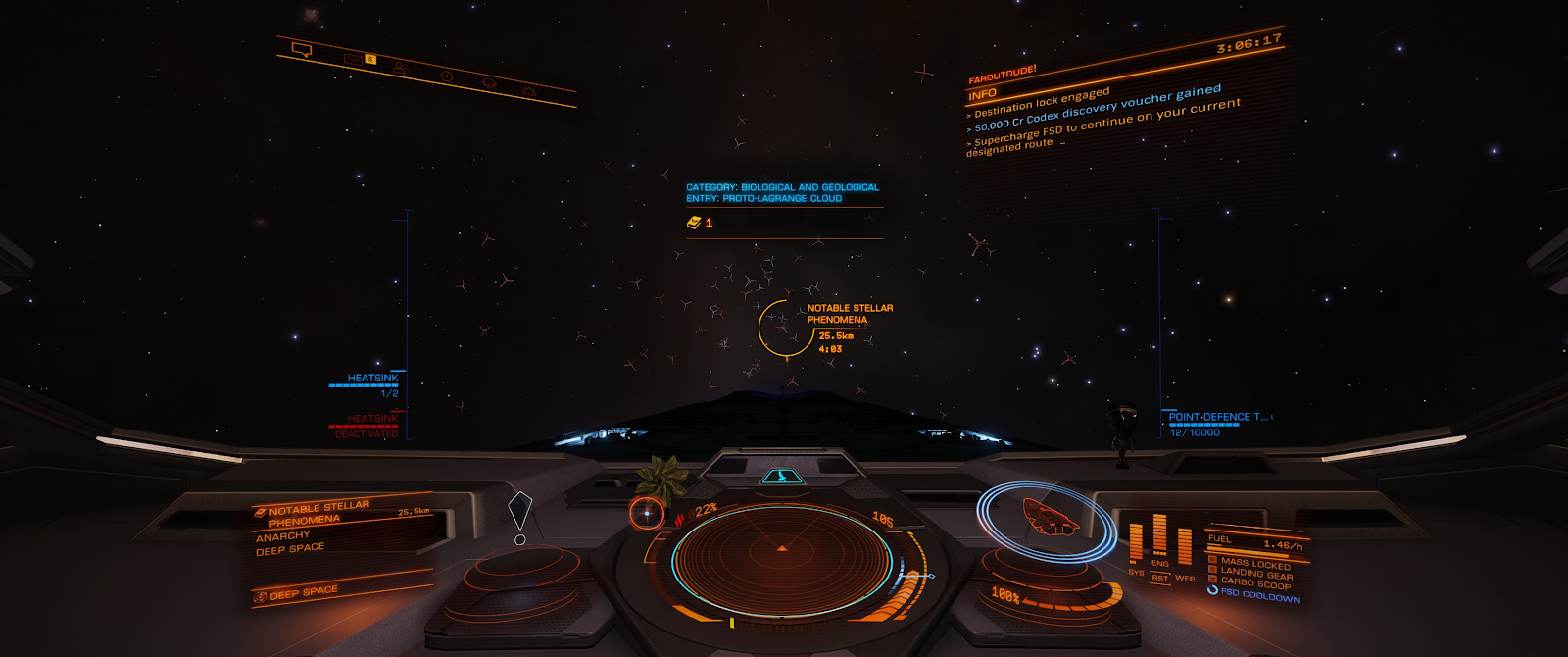The height and width of the screenshot is (657, 1568).
Task: Open the comms panel gear settings tab
Action: pos(529,91)
